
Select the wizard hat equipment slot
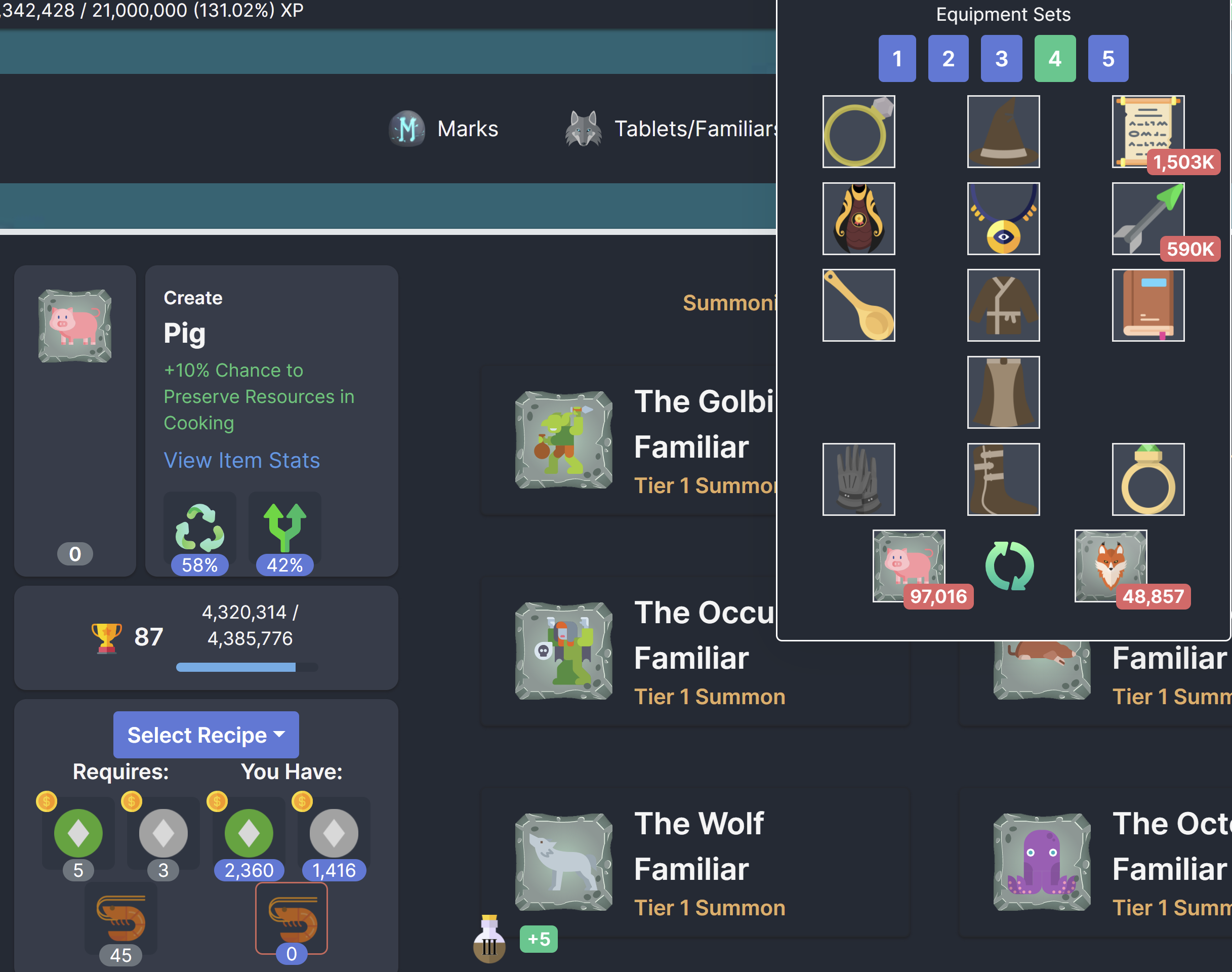click(x=1003, y=132)
